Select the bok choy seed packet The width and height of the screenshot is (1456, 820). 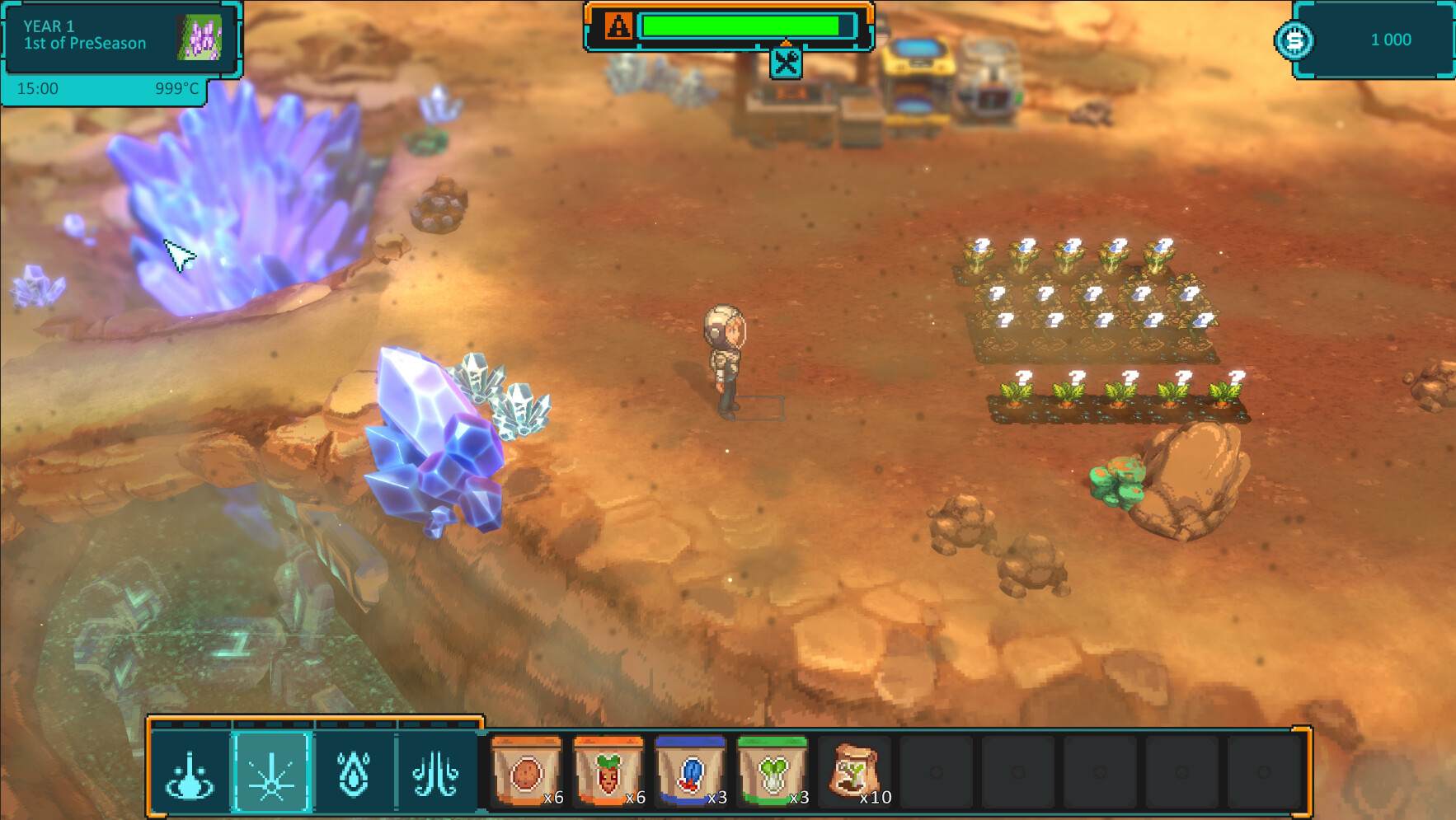(773, 772)
